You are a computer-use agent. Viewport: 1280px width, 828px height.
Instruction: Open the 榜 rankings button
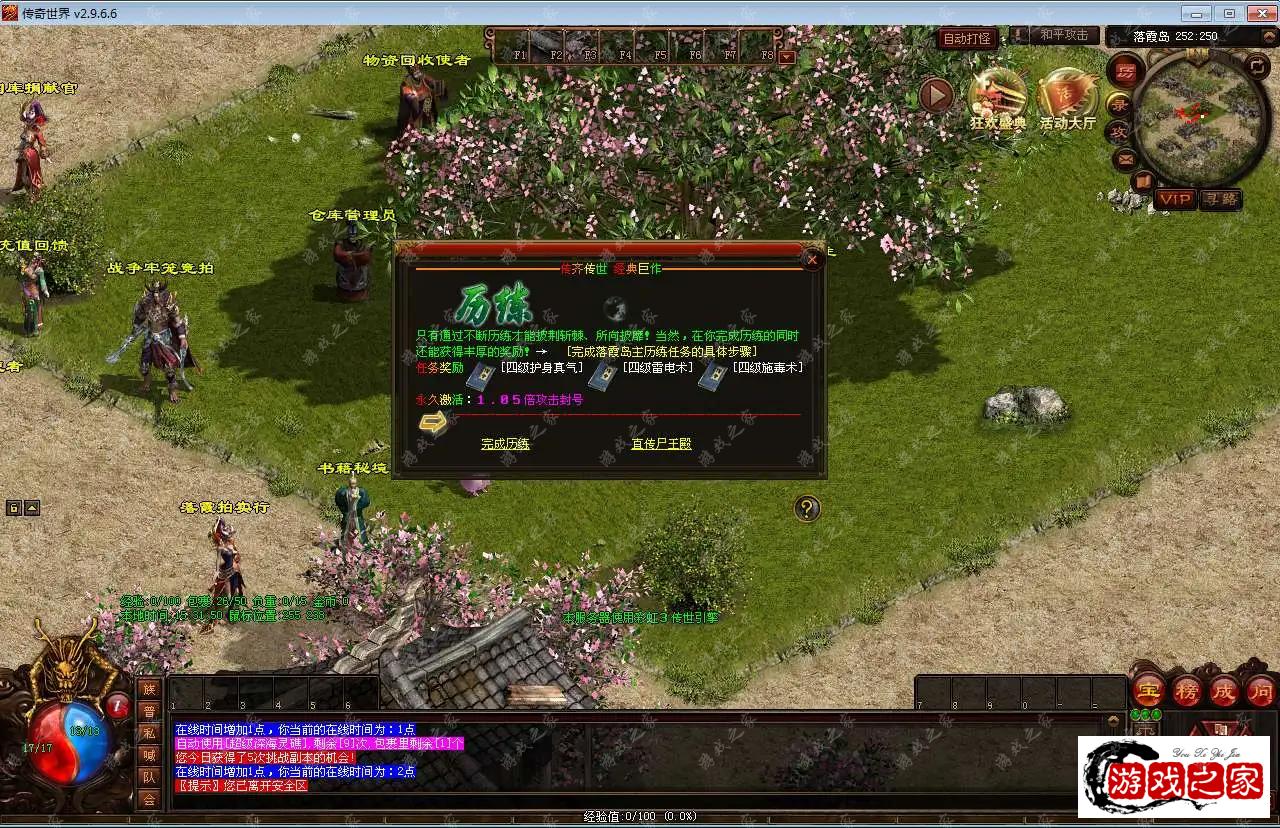1187,690
